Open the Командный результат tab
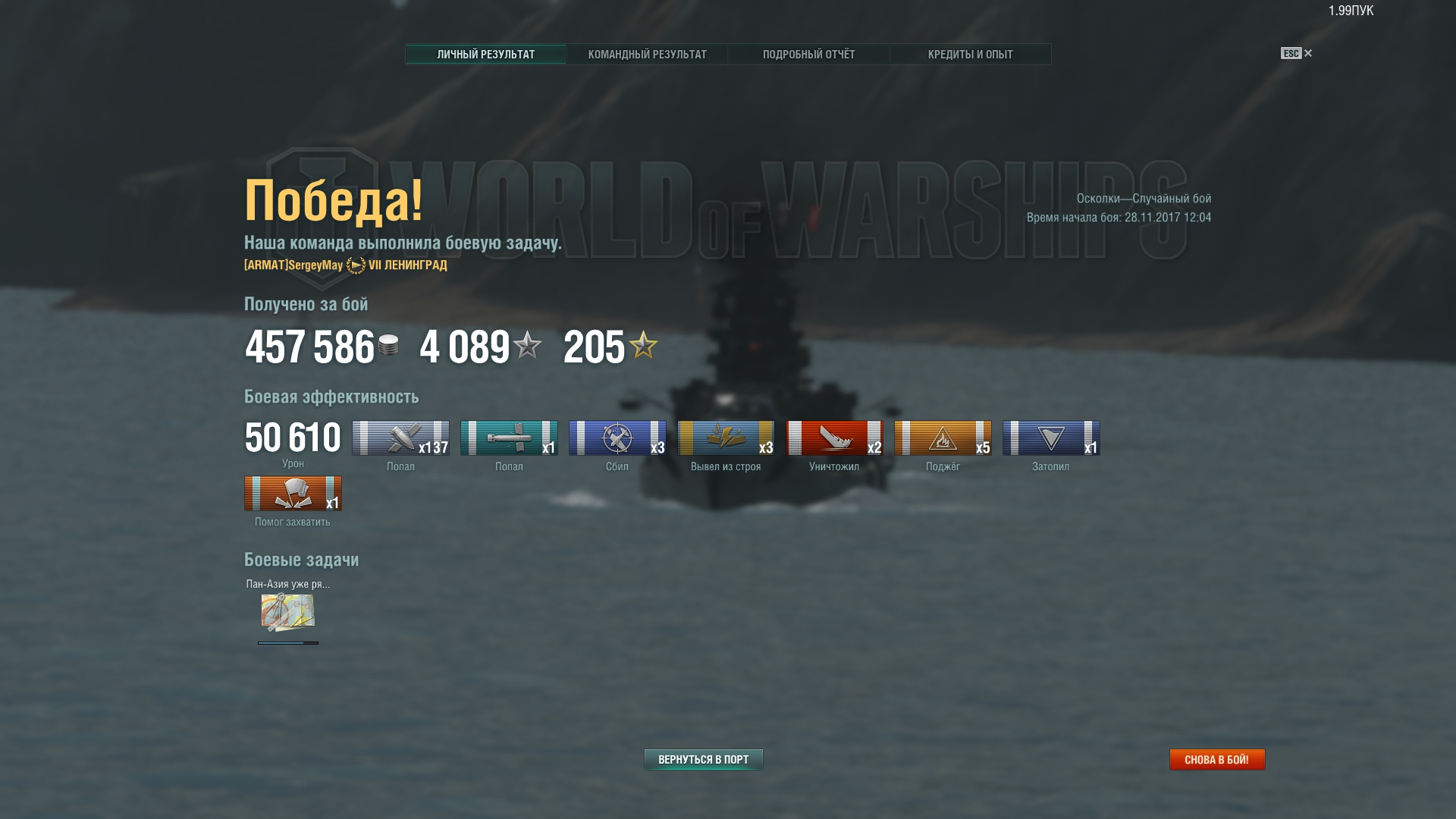Viewport: 1456px width, 819px height. (647, 55)
